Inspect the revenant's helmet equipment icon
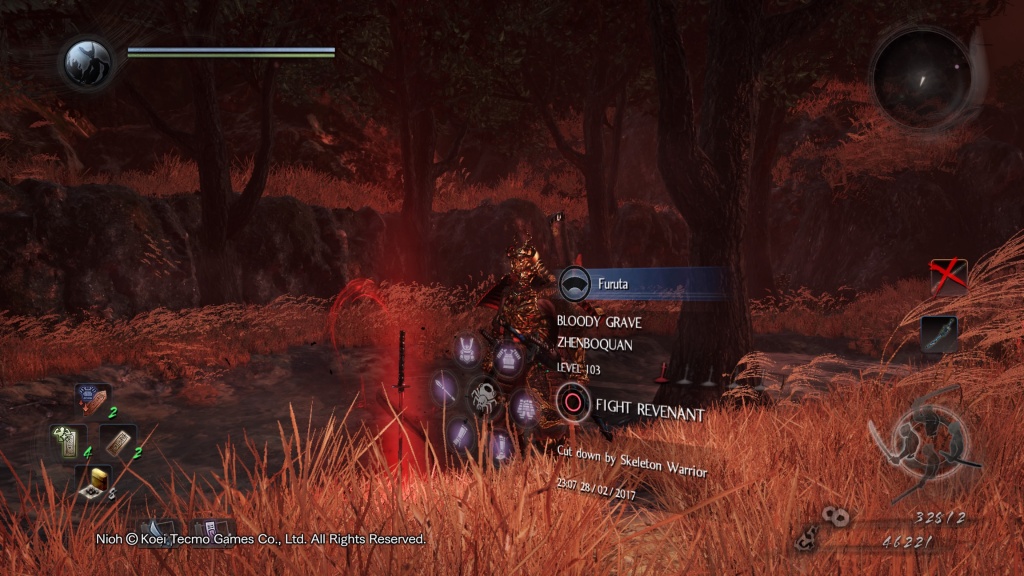Viewport: 1024px width, 576px height. point(466,350)
